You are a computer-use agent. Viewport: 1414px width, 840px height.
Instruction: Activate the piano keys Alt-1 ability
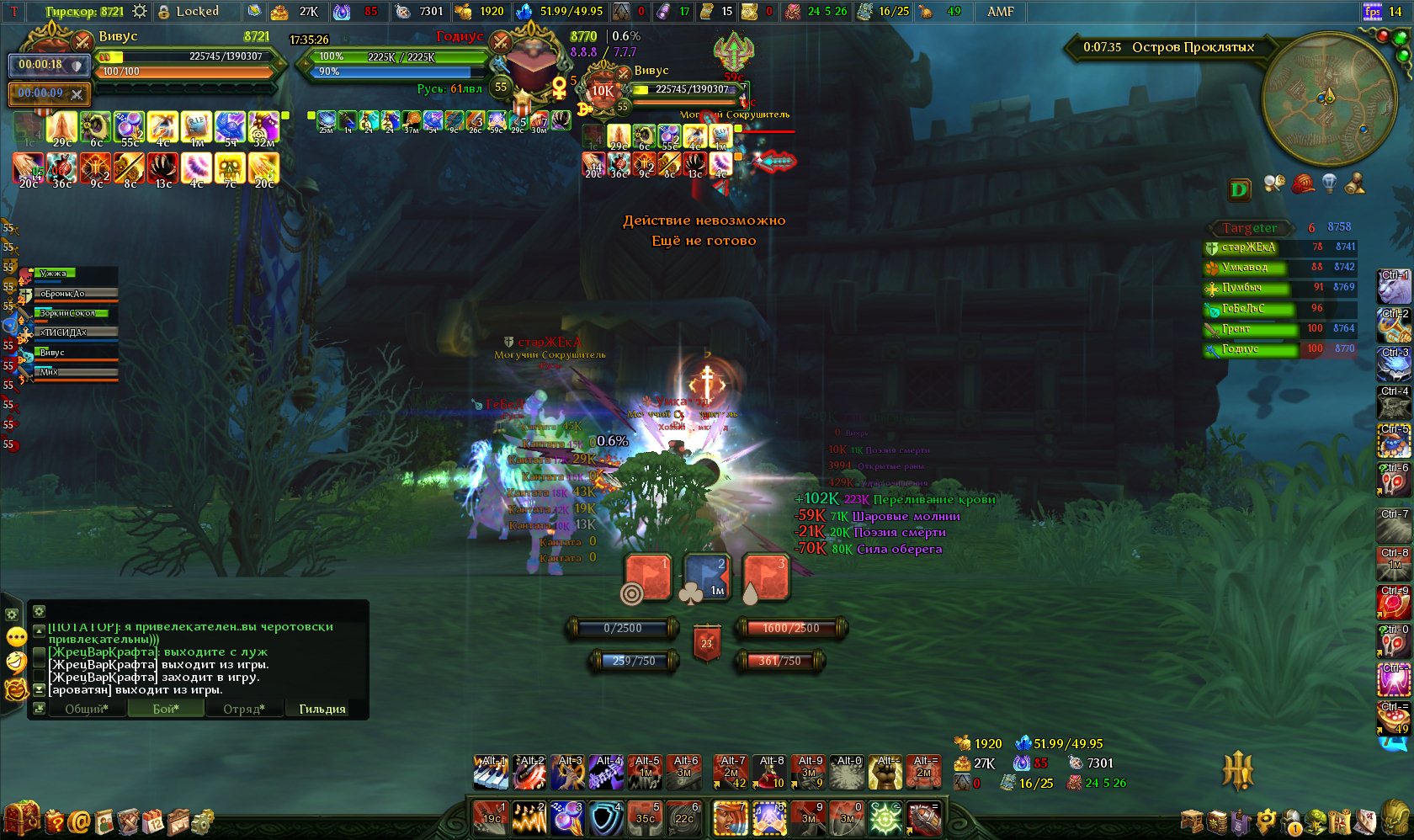(x=490, y=773)
